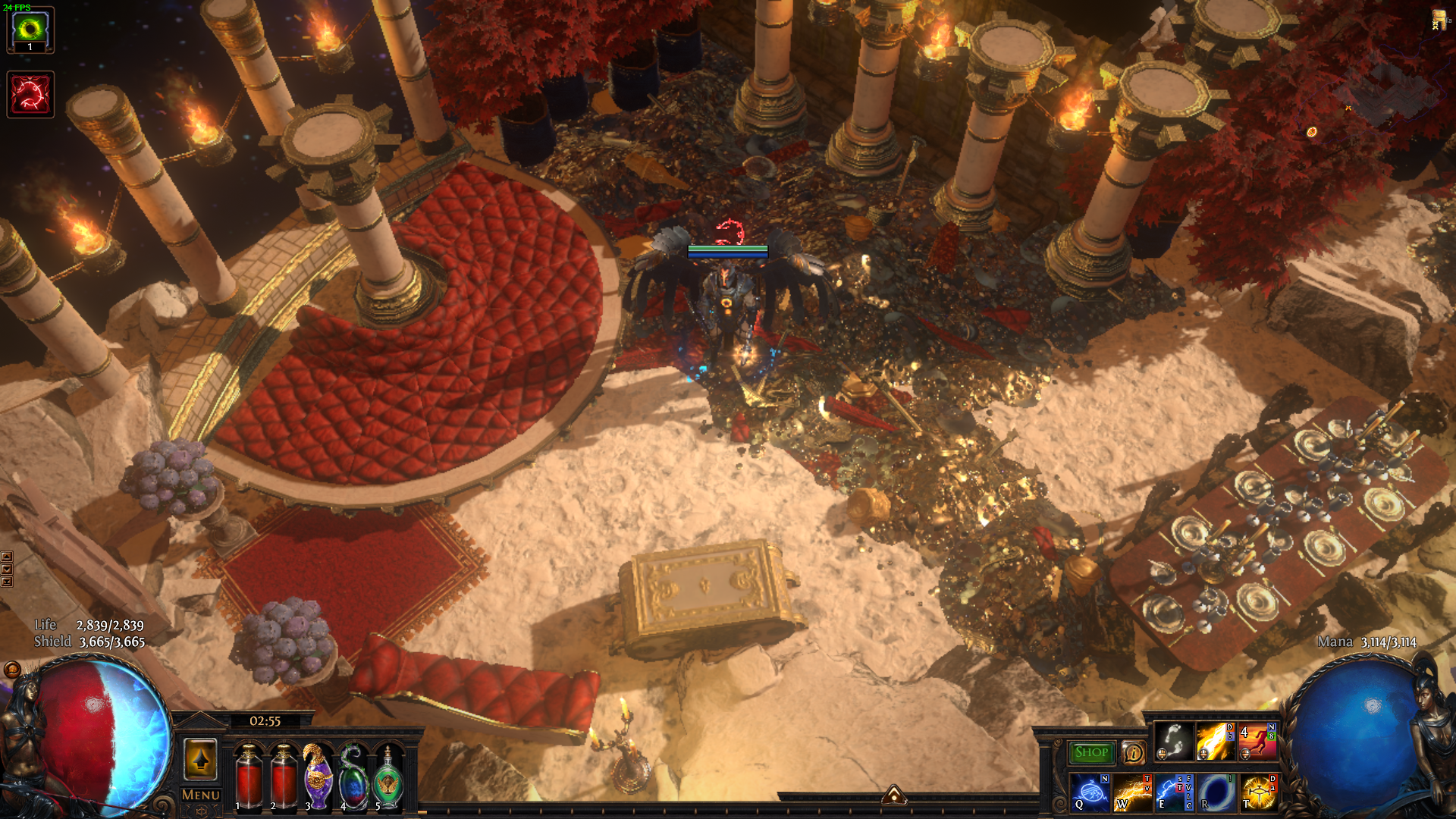Activate the footprints move skill
The height and width of the screenshot is (819, 1456).
pyautogui.click(x=1174, y=741)
